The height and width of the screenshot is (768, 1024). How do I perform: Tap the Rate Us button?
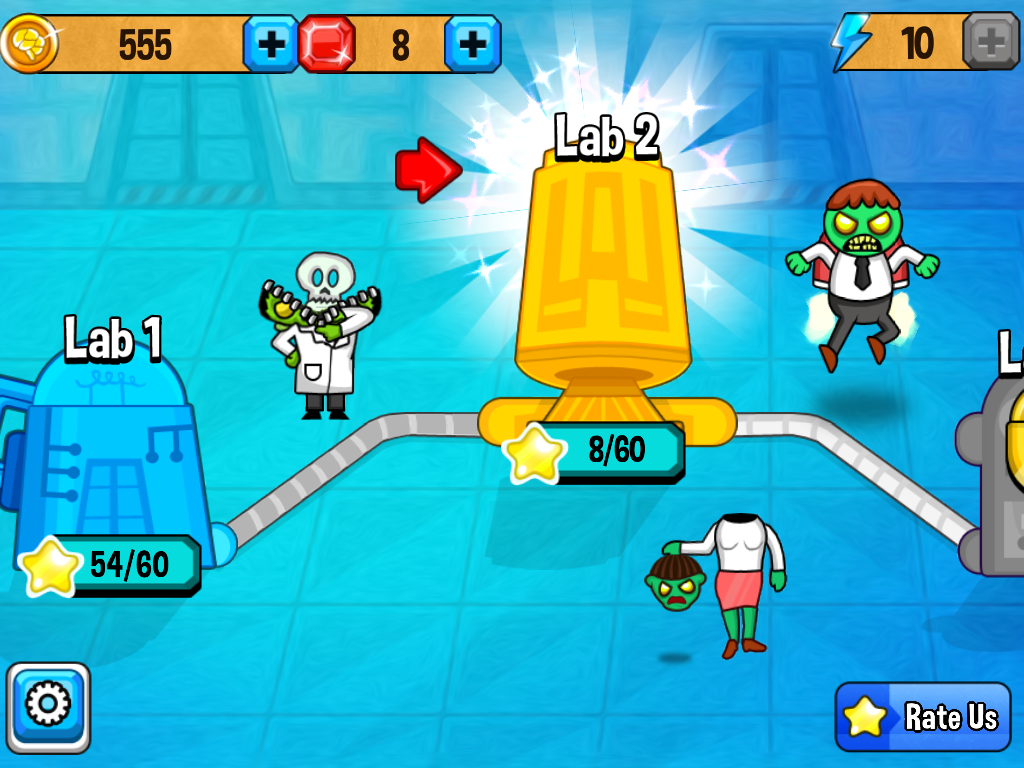point(923,717)
